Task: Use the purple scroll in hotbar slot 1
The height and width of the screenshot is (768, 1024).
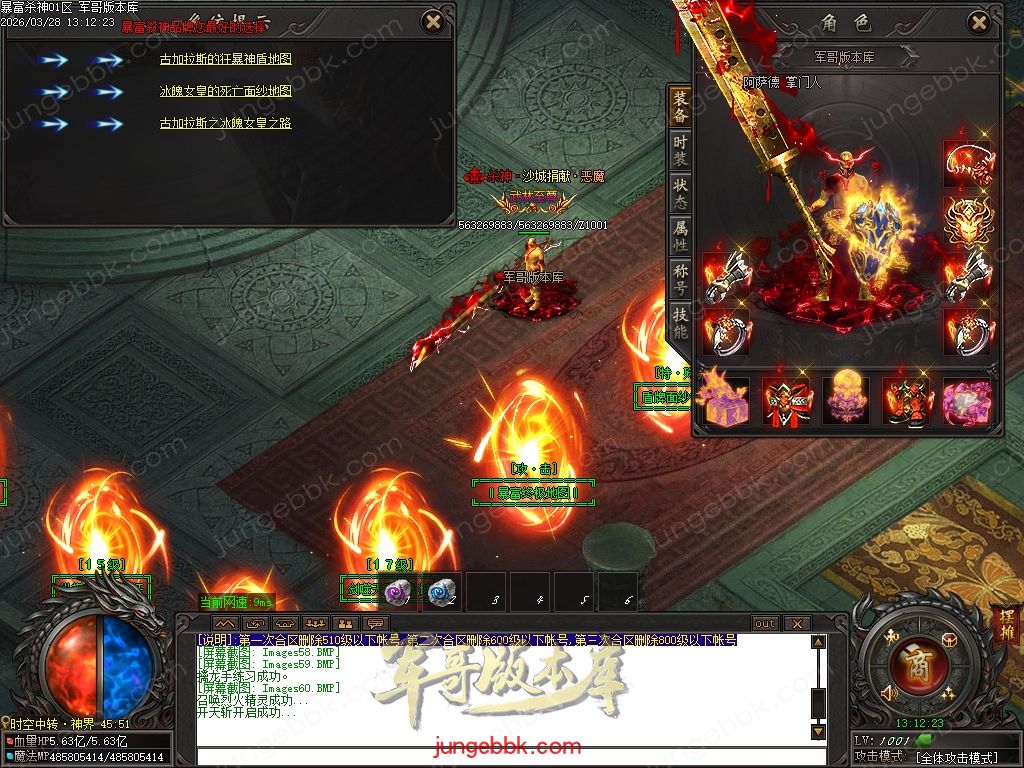Action: [397, 593]
